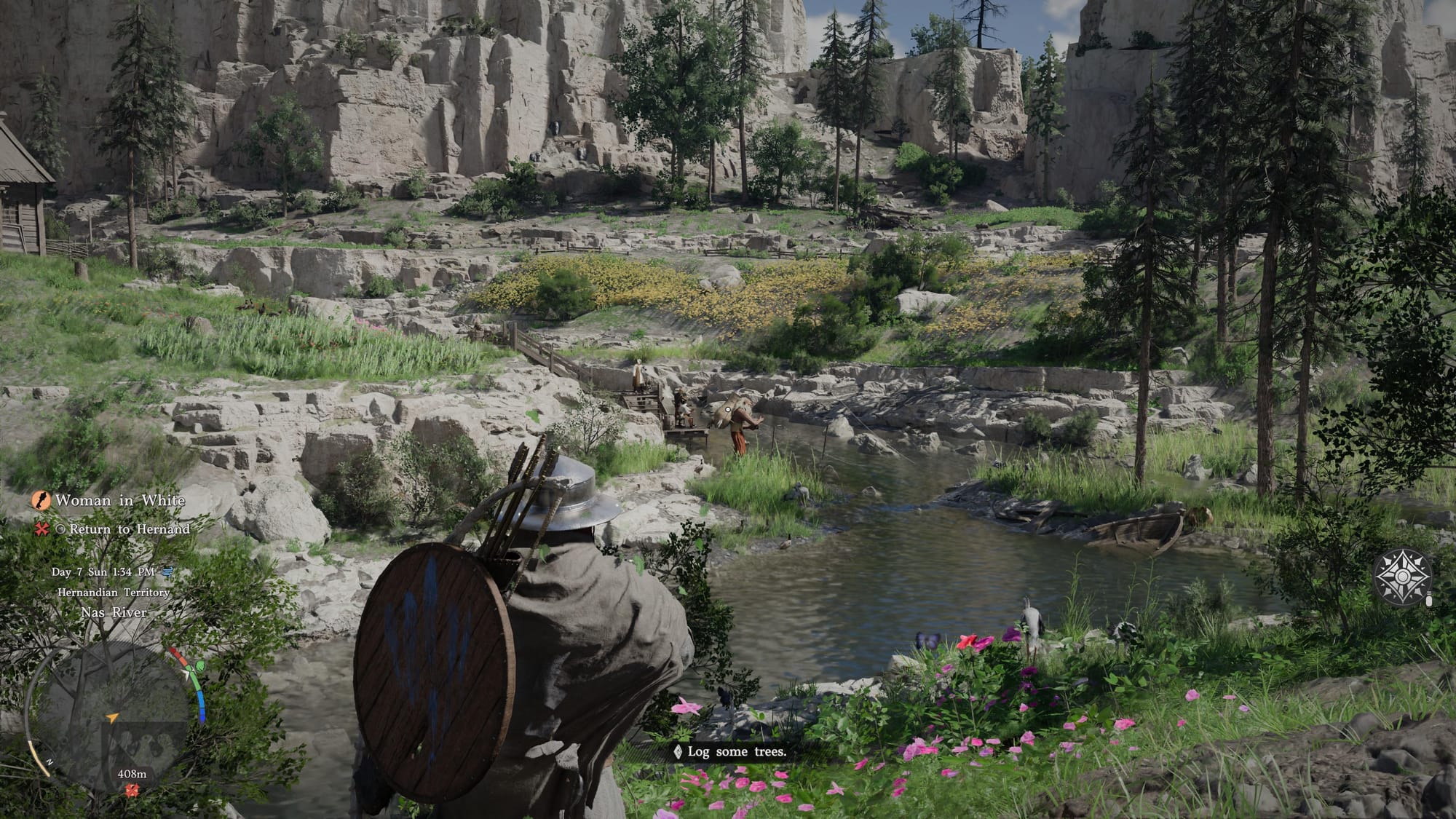
Task: Click the red quest marker below the minimap
Action: [x=132, y=791]
